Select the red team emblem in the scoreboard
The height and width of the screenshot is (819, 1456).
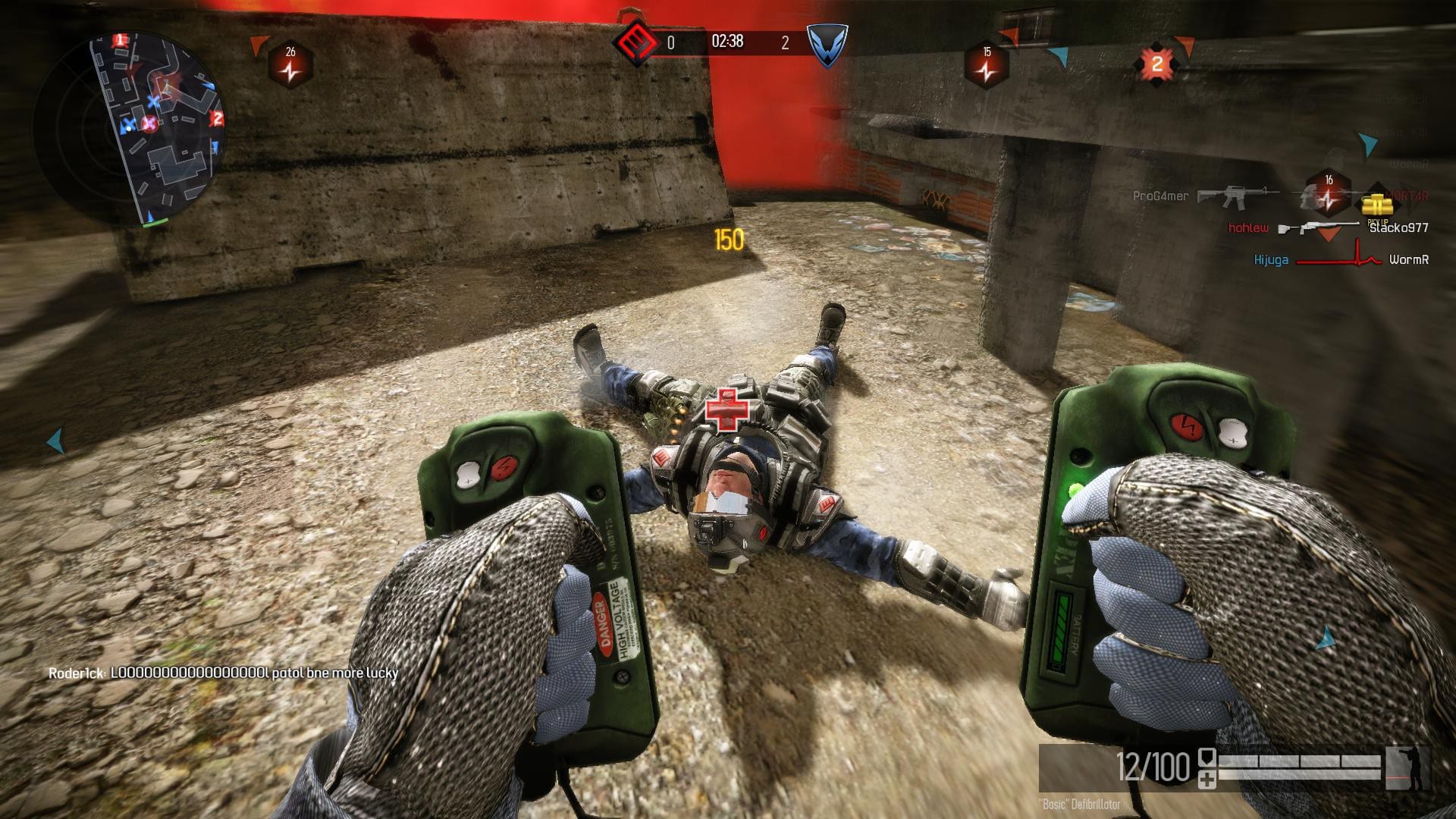(635, 42)
